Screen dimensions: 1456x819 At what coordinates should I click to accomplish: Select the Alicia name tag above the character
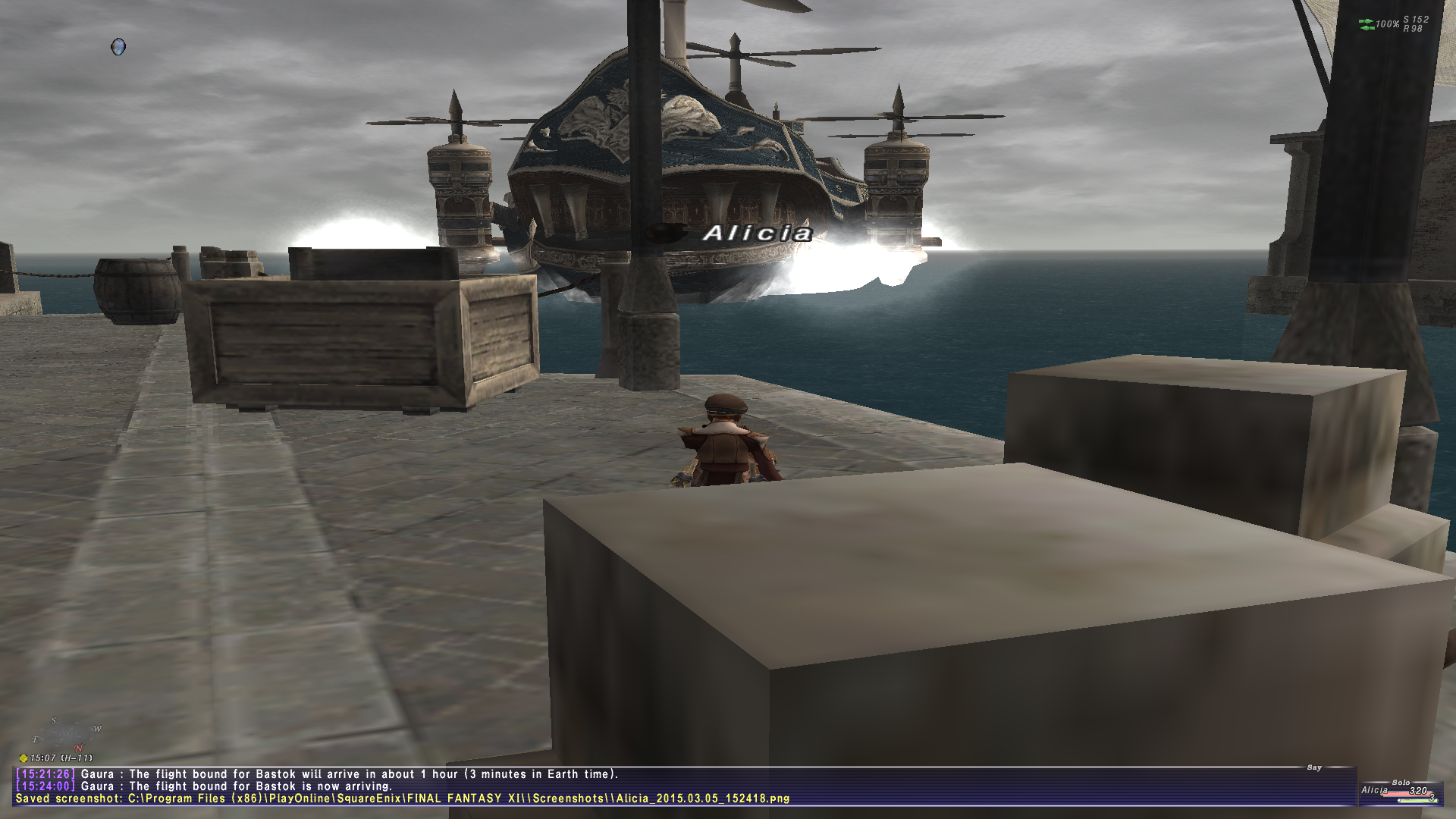click(757, 233)
